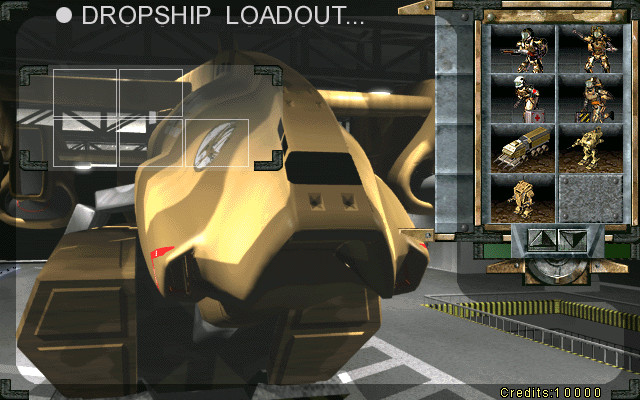
Task: Click the down arrow under unit list
Action: (x=571, y=240)
